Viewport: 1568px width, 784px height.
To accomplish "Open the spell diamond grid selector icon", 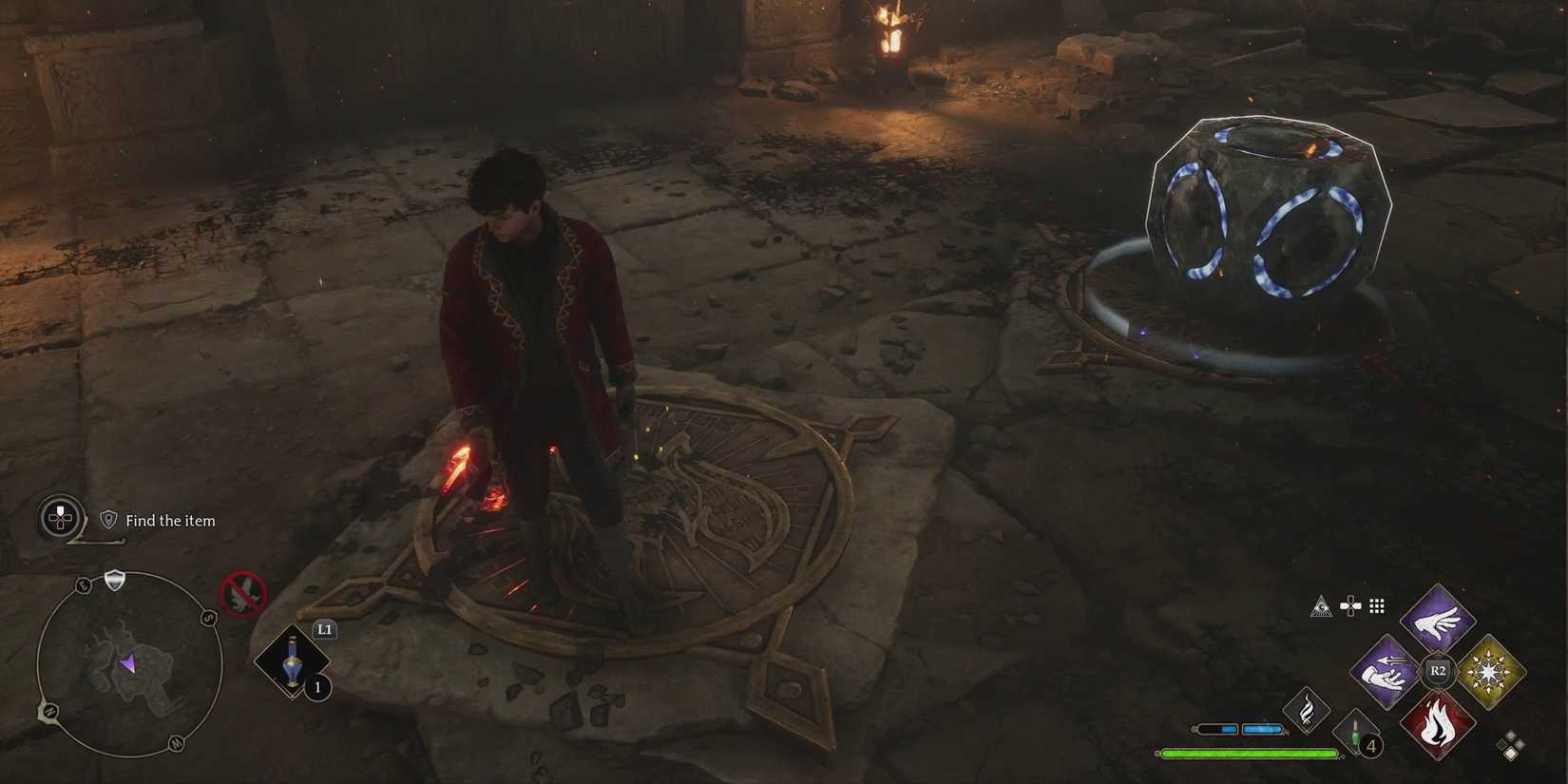I will (1375, 605).
